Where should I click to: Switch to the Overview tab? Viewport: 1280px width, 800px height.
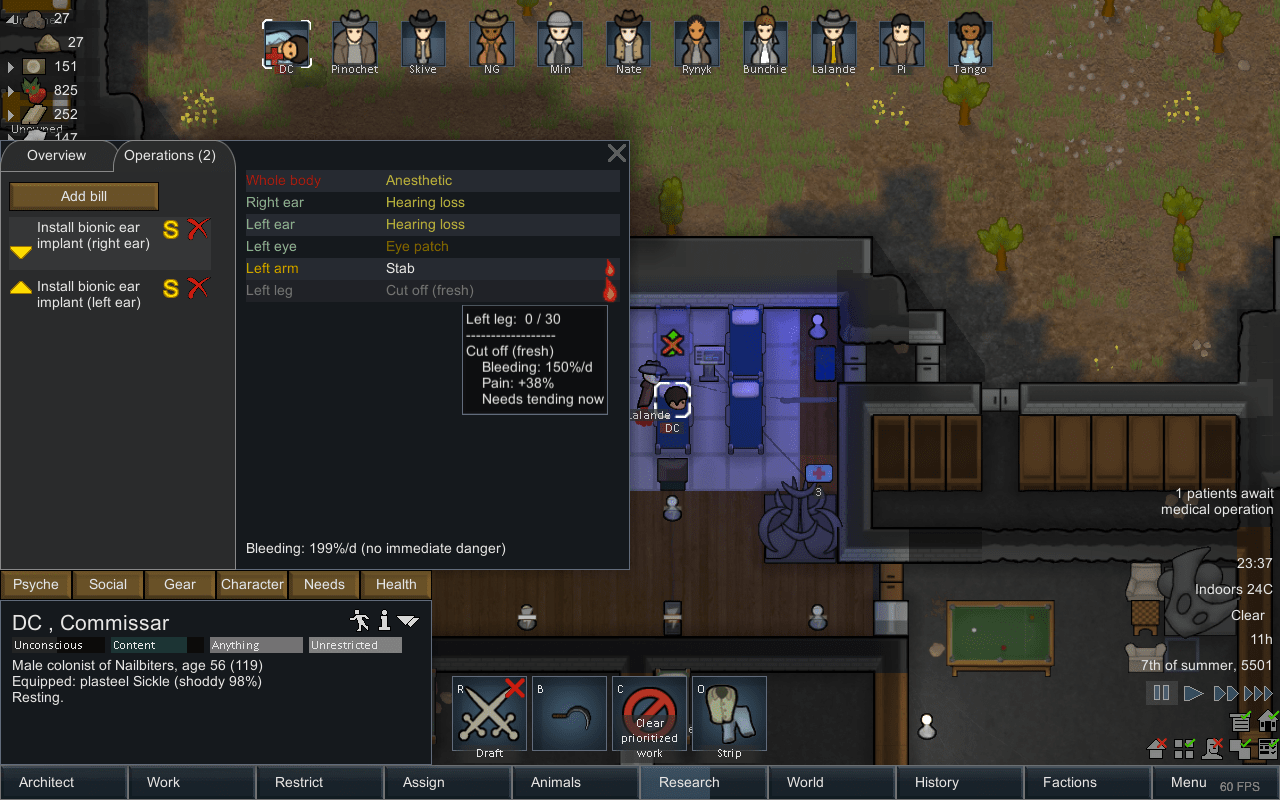[57, 155]
